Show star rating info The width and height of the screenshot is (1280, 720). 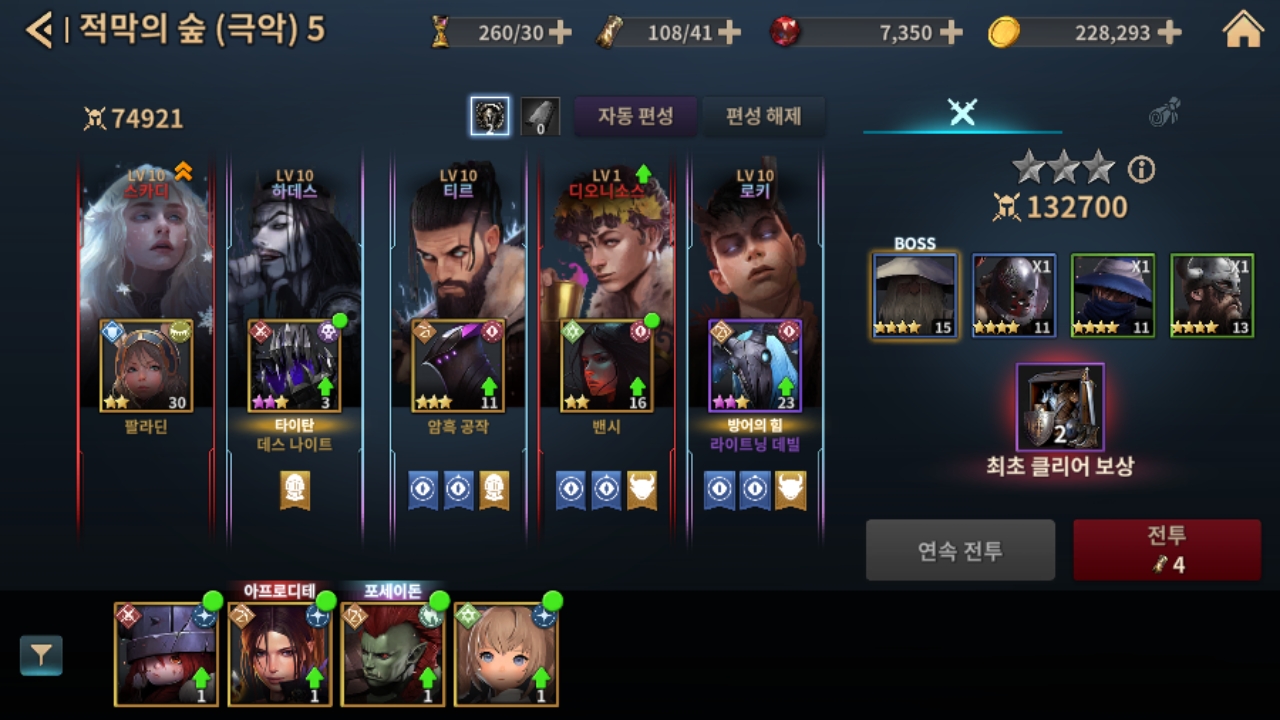click(x=1141, y=170)
